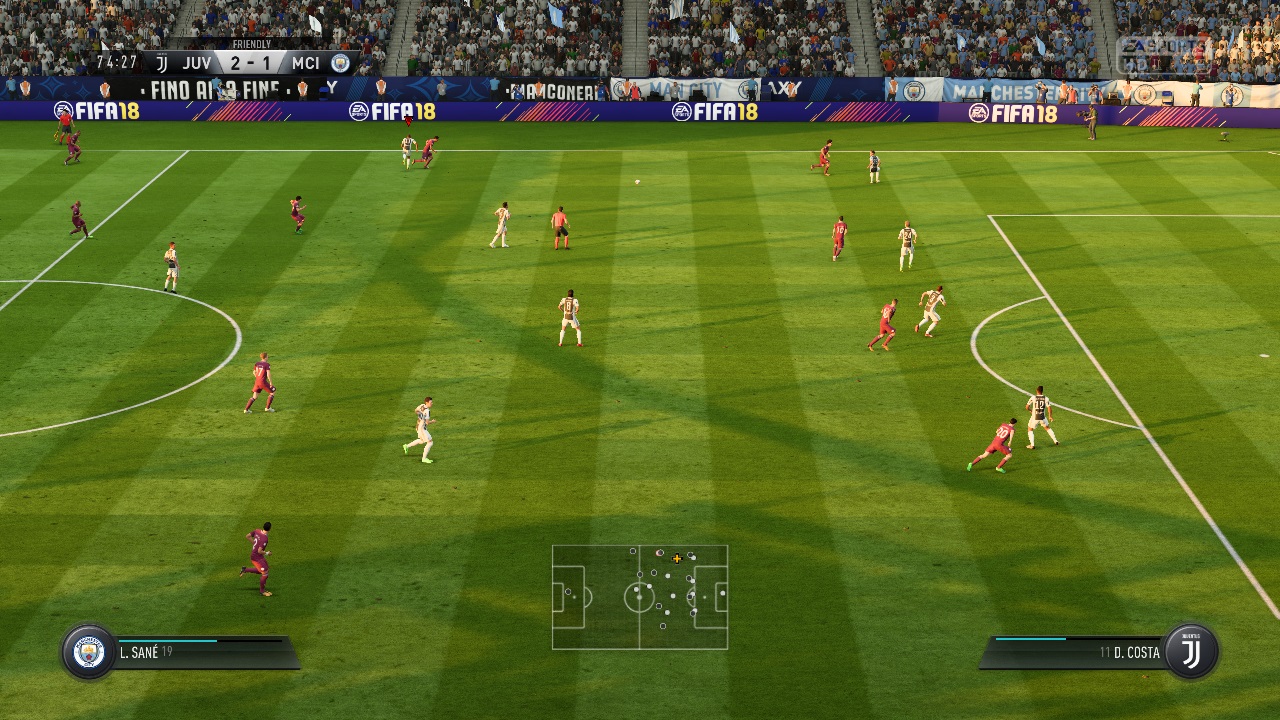Click the pitch radar minimap
The image size is (1280, 720).
(640, 597)
